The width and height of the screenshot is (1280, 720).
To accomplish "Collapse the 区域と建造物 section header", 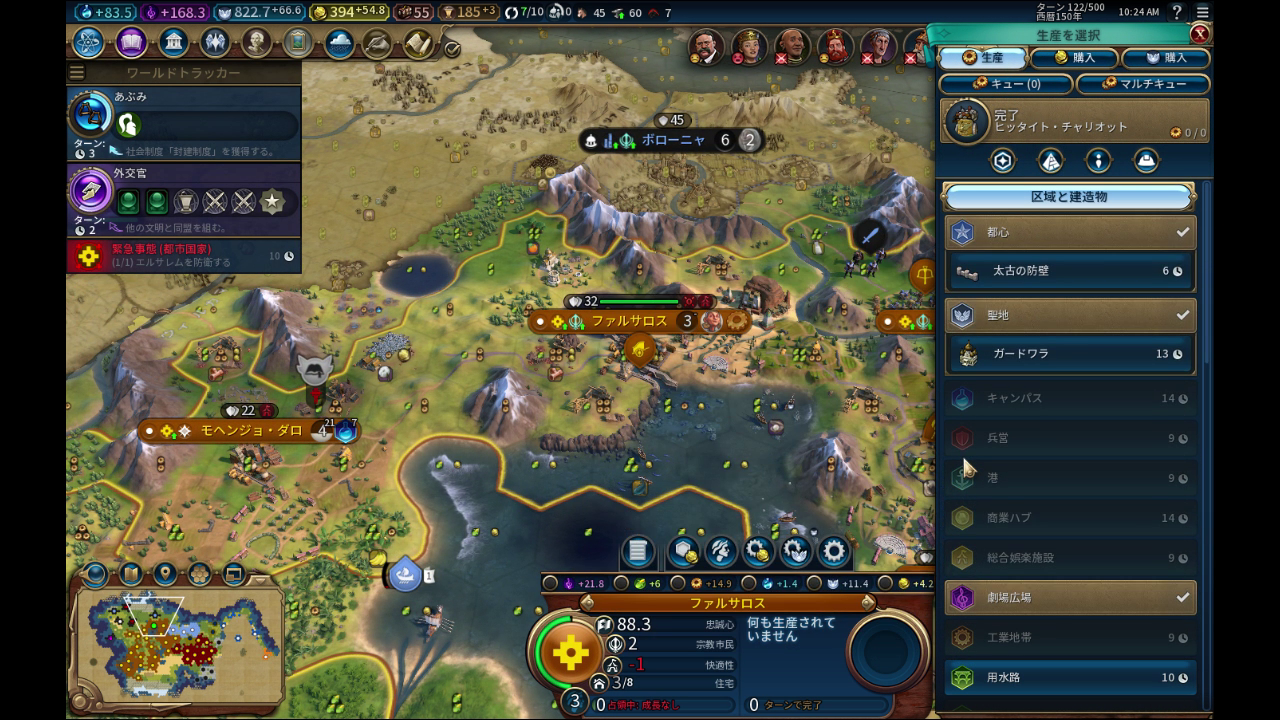I will [1069, 197].
